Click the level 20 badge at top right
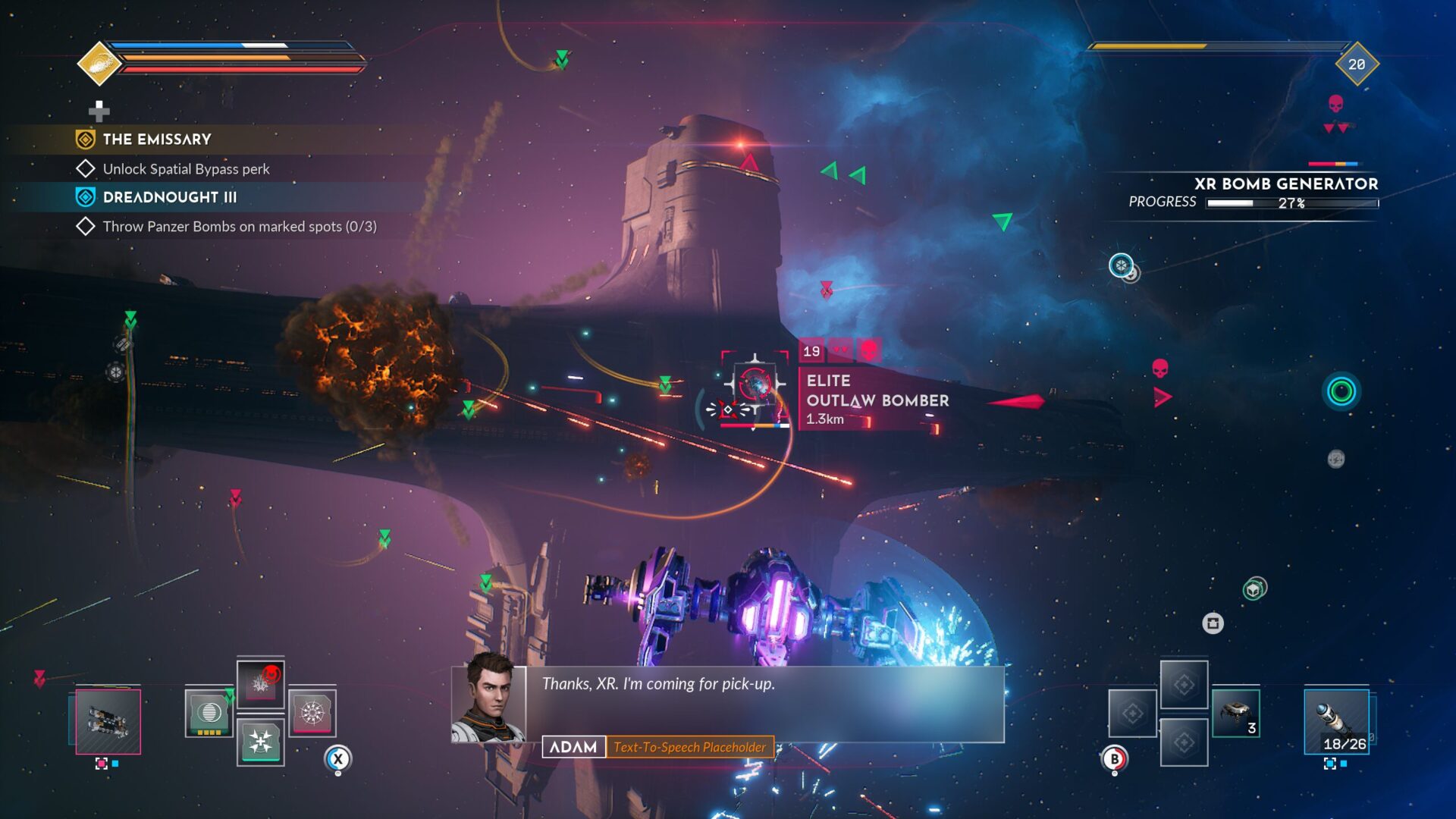The width and height of the screenshot is (1456, 819). pyautogui.click(x=1358, y=64)
